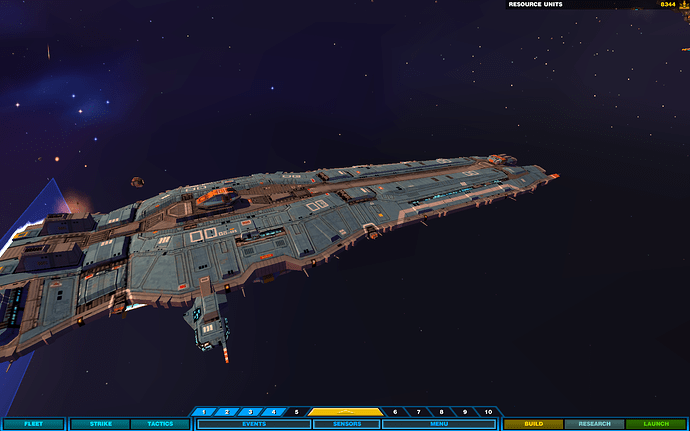Open the Tactics options
This screenshot has width=690, height=431.
pyautogui.click(x=160, y=424)
